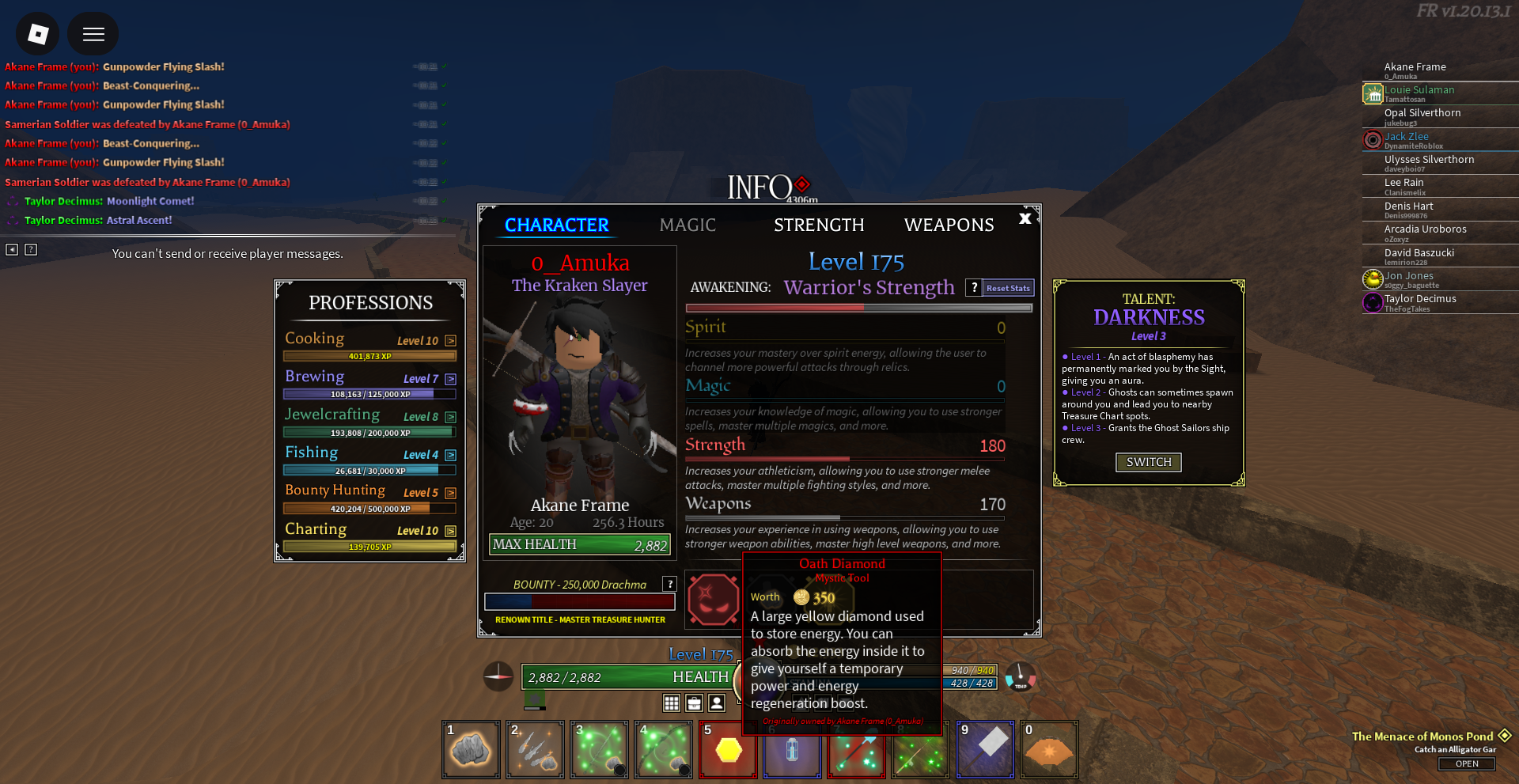Viewport: 1519px width, 784px height.
Task: Switch the Darkness talent
Action: coord(1148,462)
